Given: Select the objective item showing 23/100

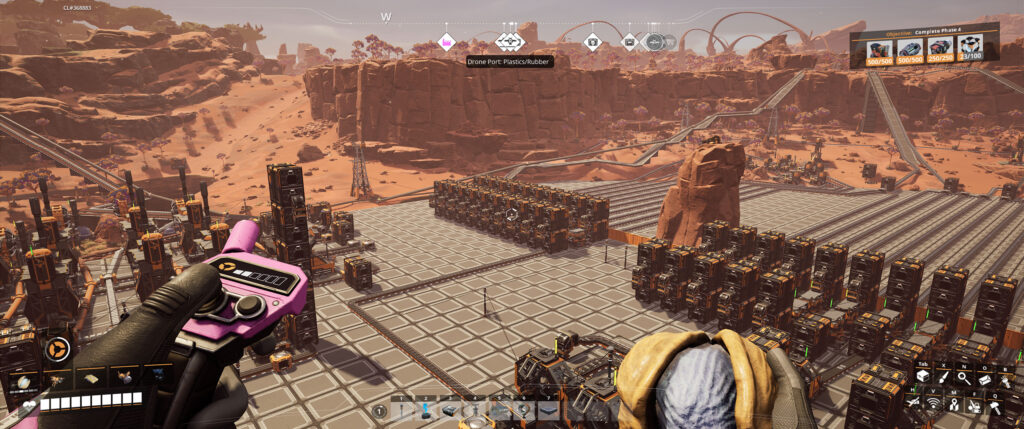Looking at the screenshot, I should [x=969, y=49].
